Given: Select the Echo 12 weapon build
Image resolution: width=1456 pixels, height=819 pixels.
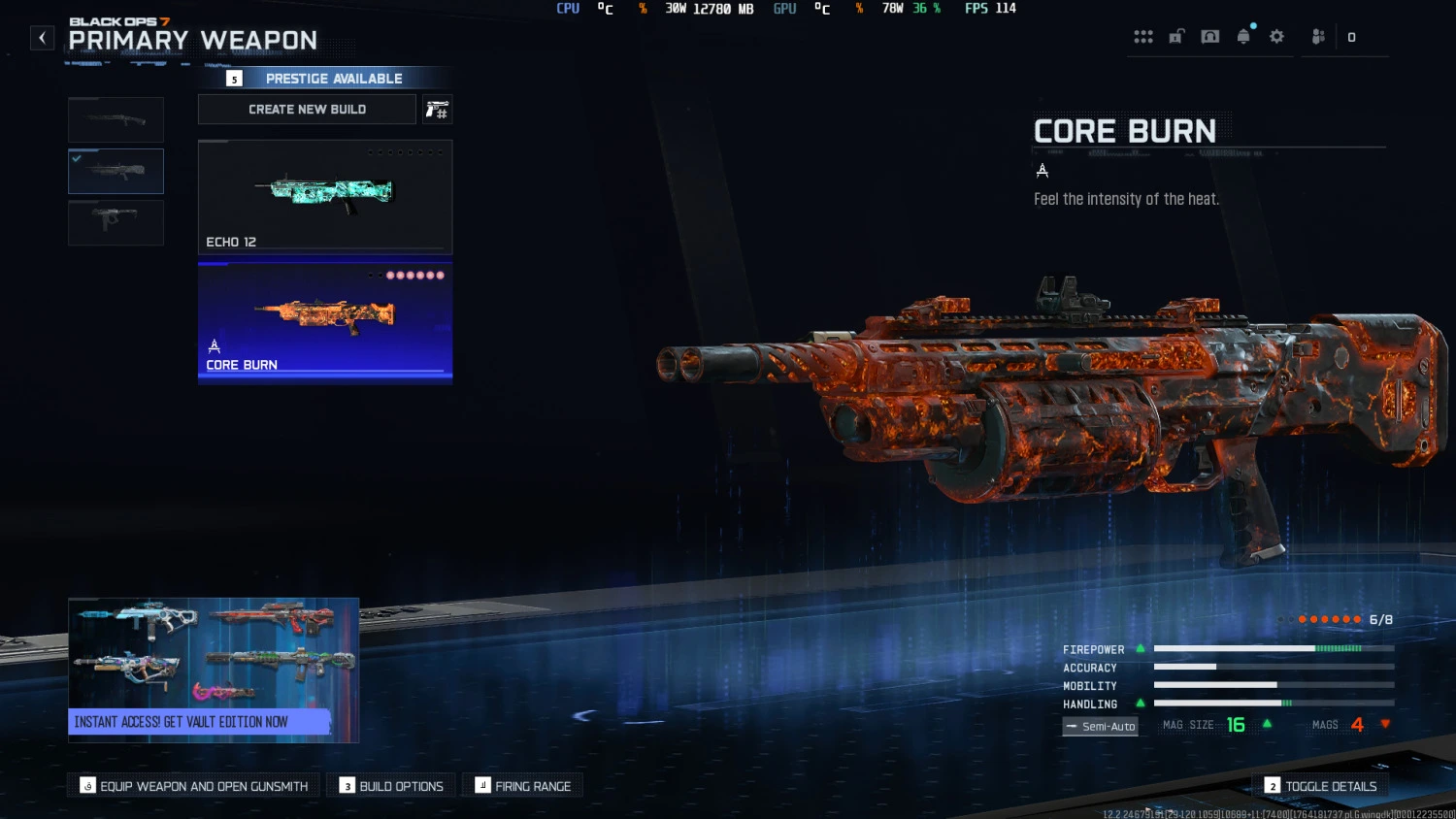Looking at the screenshot, I should tap(324, 196).
